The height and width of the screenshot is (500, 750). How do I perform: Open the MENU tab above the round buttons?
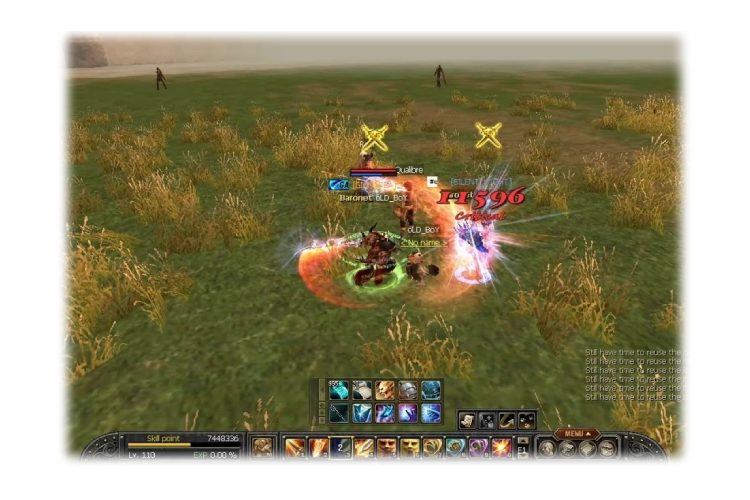coord(574,433)
